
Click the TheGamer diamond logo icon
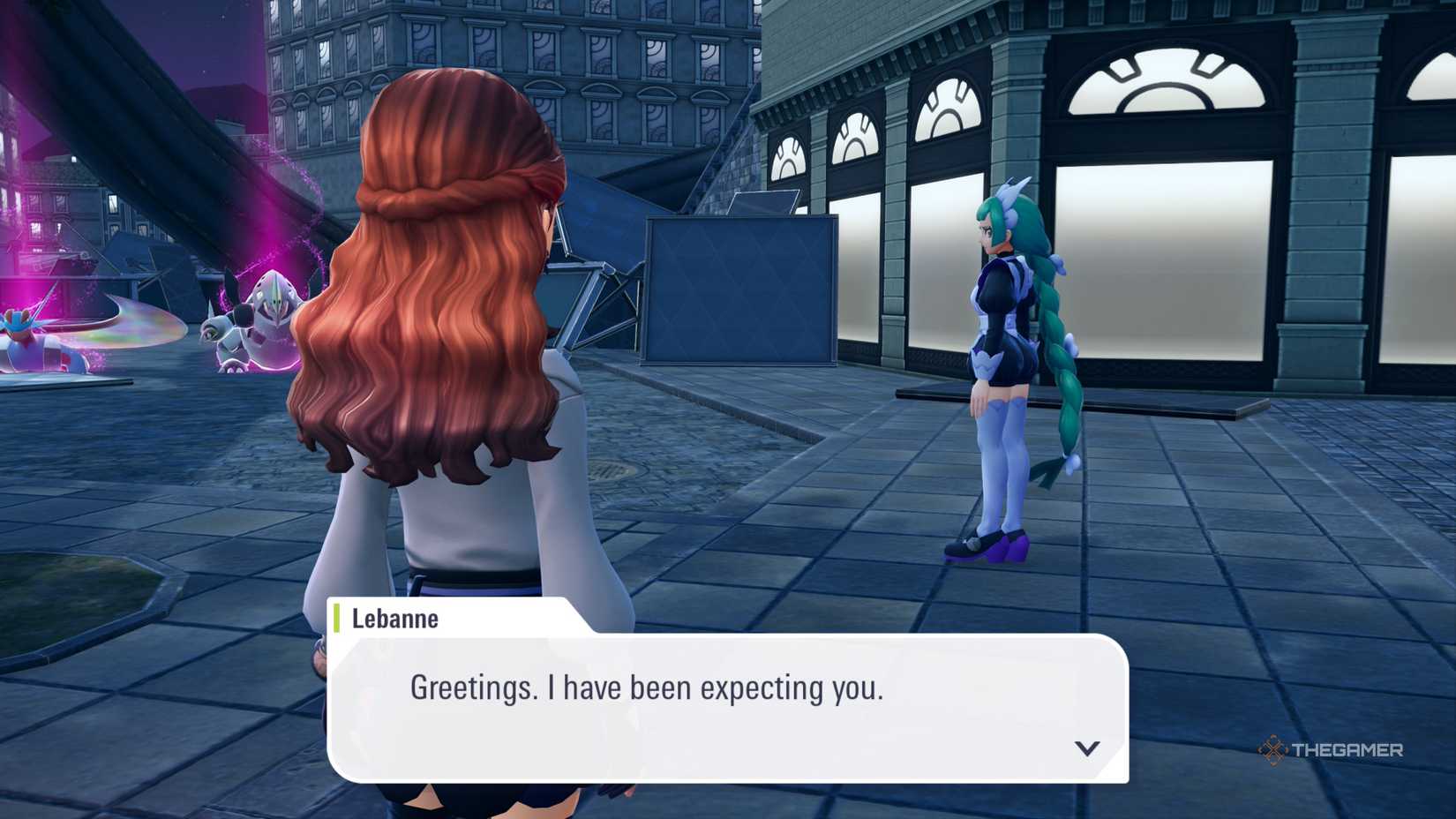1273,751
